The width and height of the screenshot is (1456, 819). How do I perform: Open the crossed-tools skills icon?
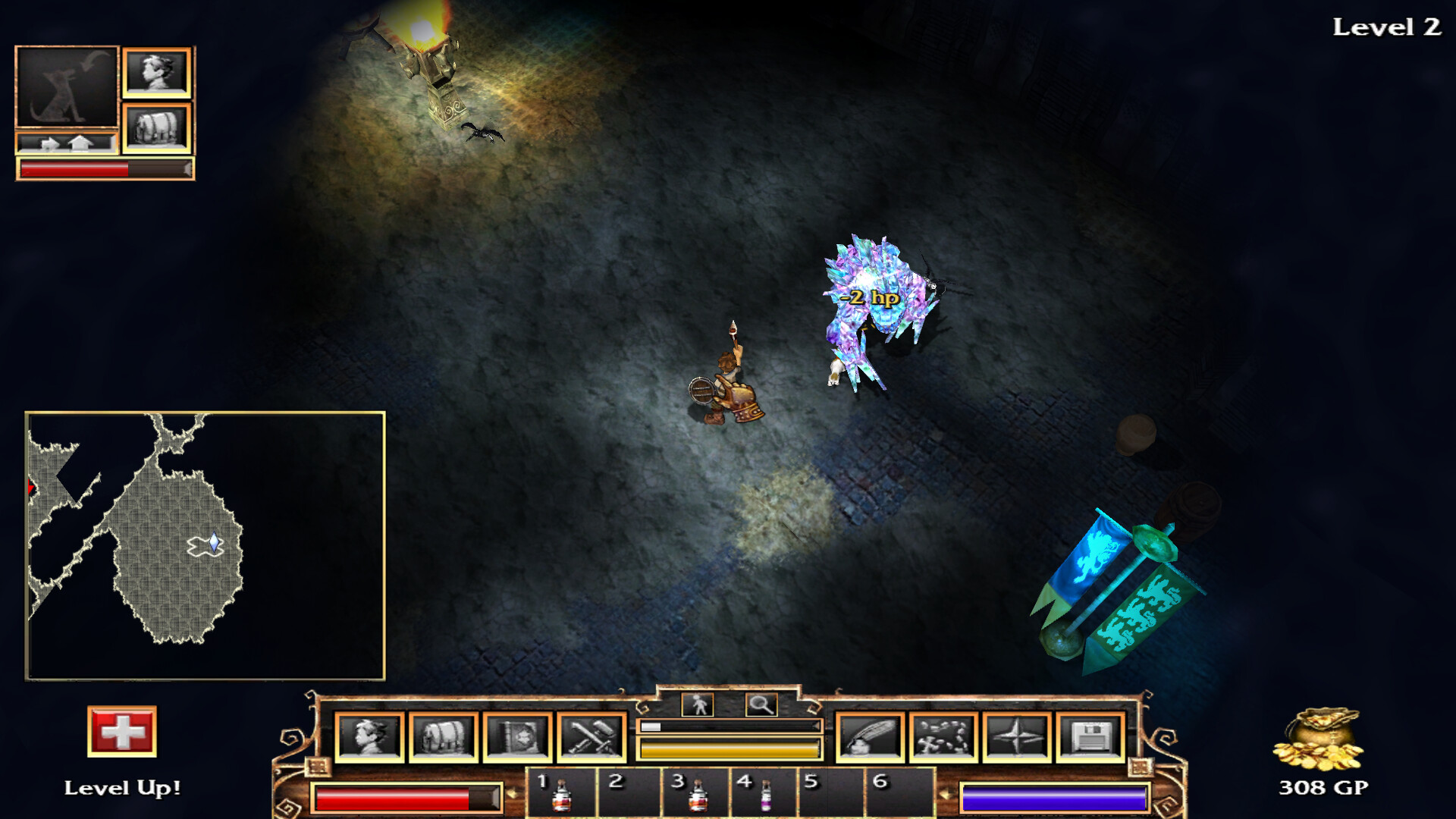click(x=591, y=737)
